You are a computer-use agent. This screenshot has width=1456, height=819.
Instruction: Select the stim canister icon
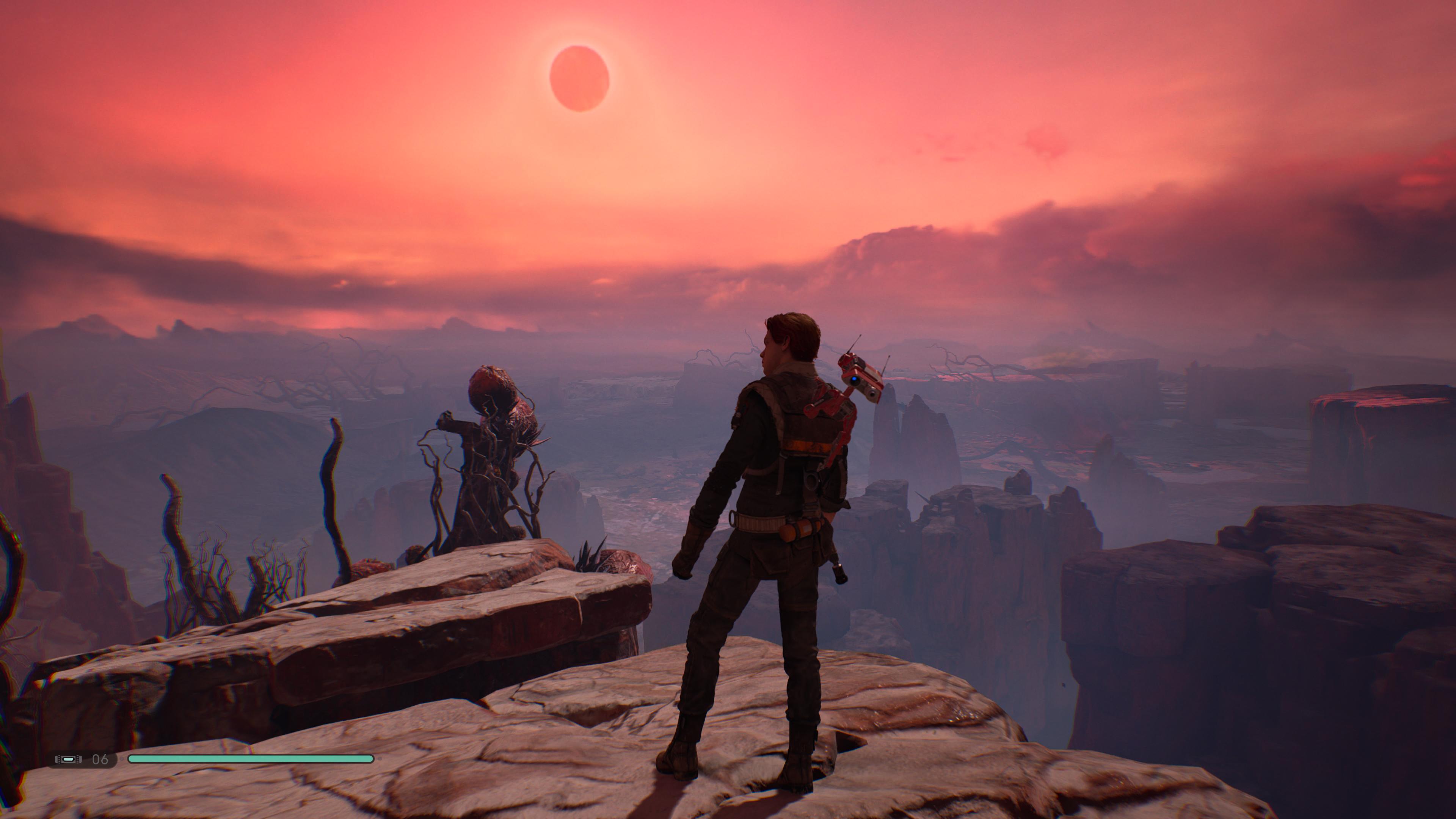tap(68, 759)
